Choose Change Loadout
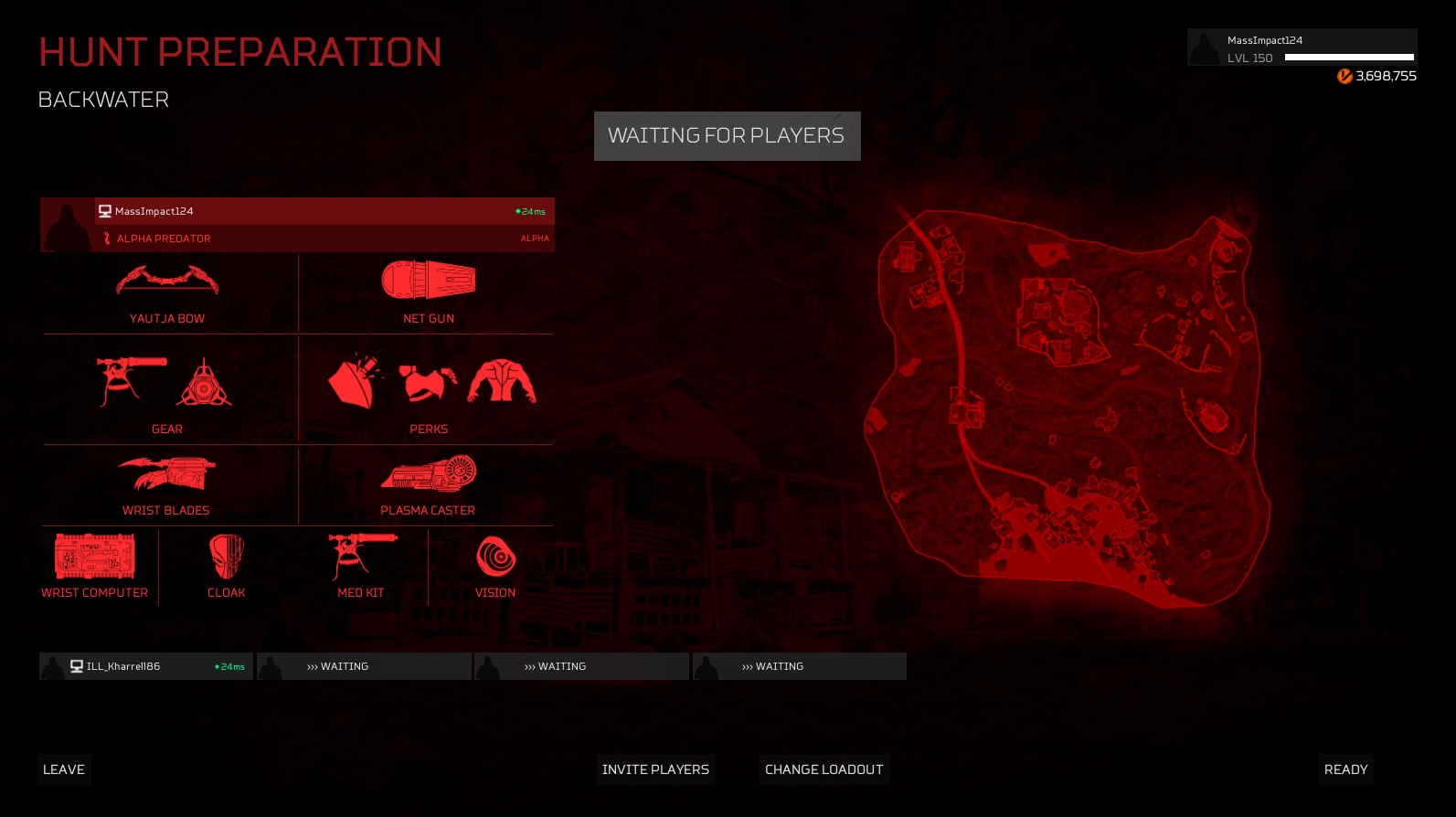This screenshot has height=817, width=1456. point(824,769)
